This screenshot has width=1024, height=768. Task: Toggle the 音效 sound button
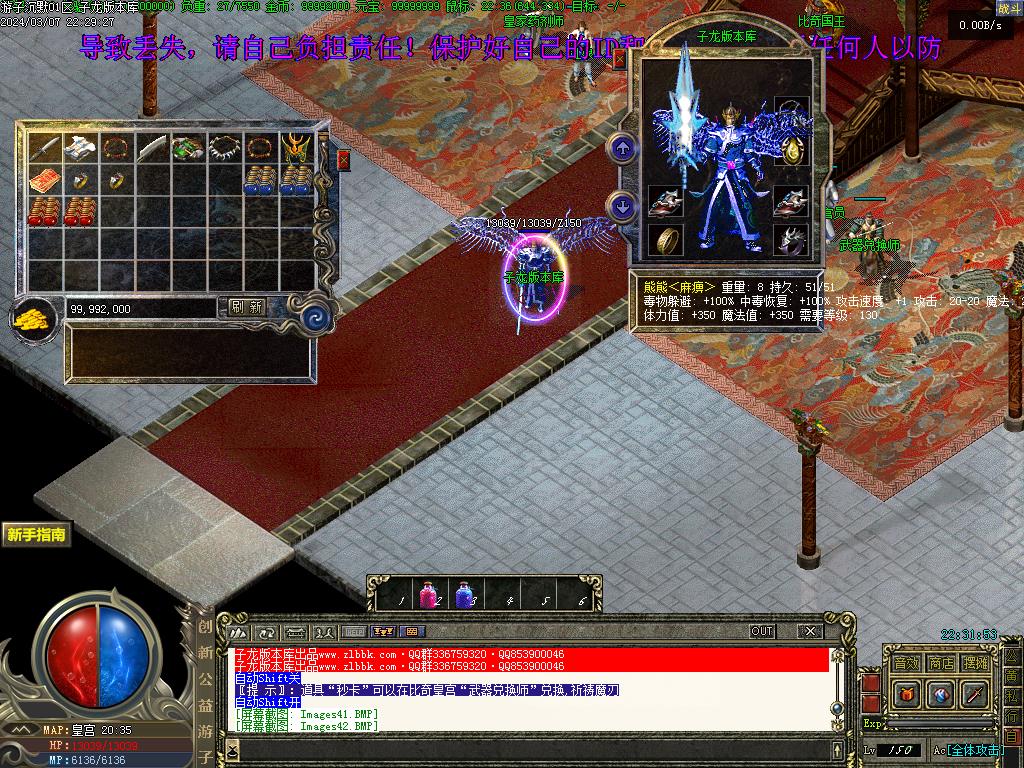(906, 663)
